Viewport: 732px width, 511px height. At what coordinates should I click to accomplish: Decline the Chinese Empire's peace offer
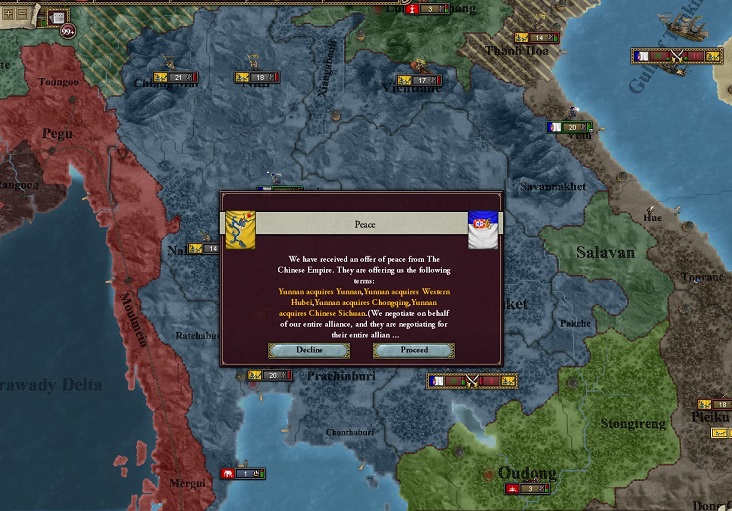[x=309, y=350]
